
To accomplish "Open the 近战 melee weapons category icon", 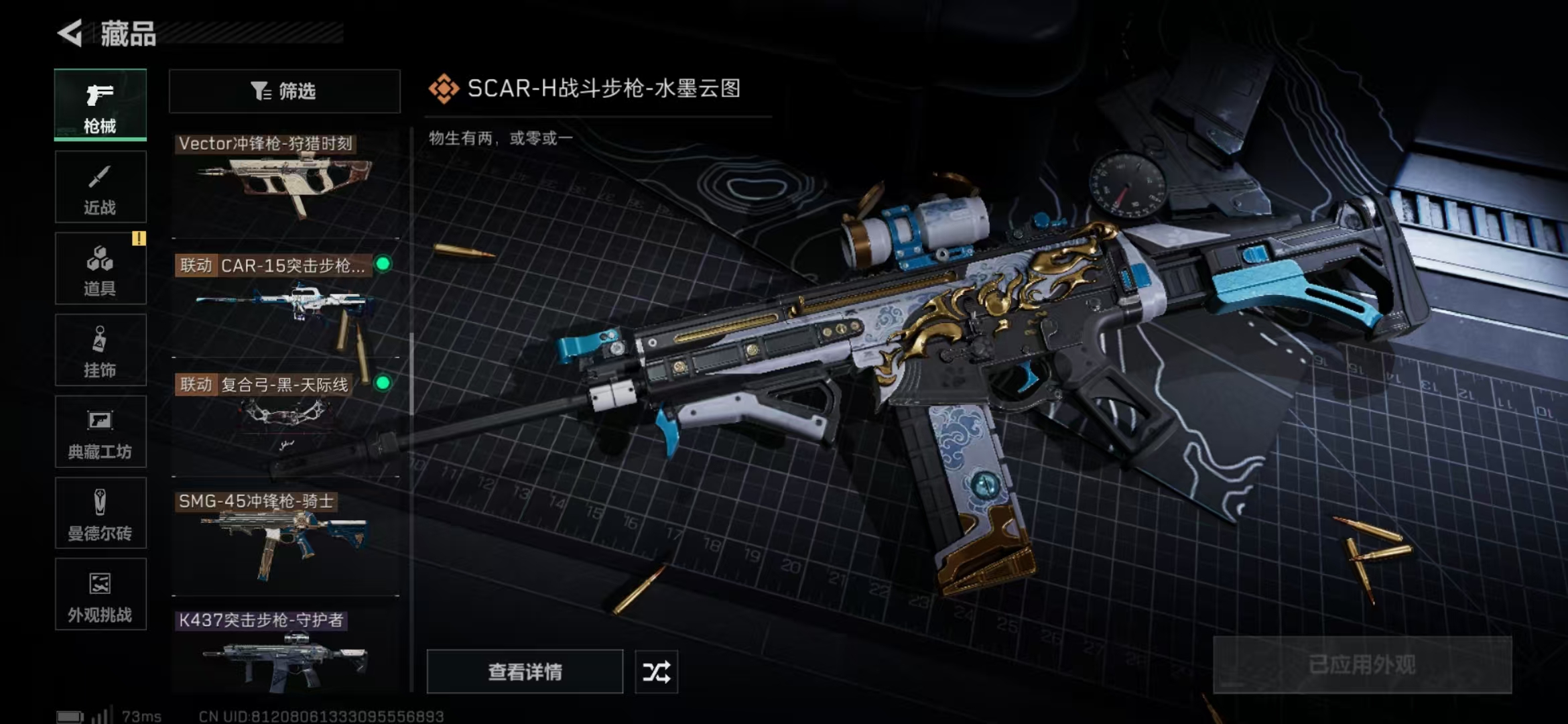I will pos(99,176).
